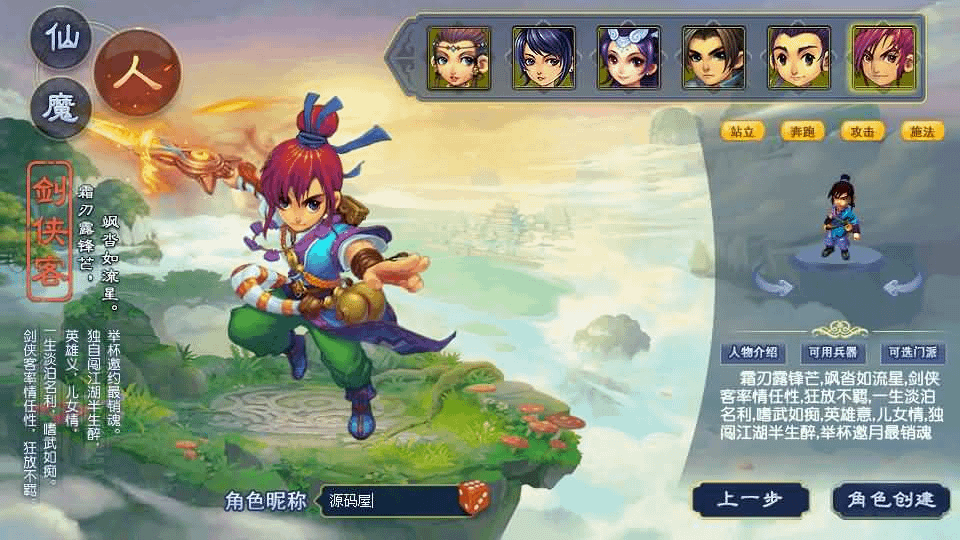The image size is (960, 540).
Task: Select the 仙 (immortal) race button
Action: pos(61,40)
